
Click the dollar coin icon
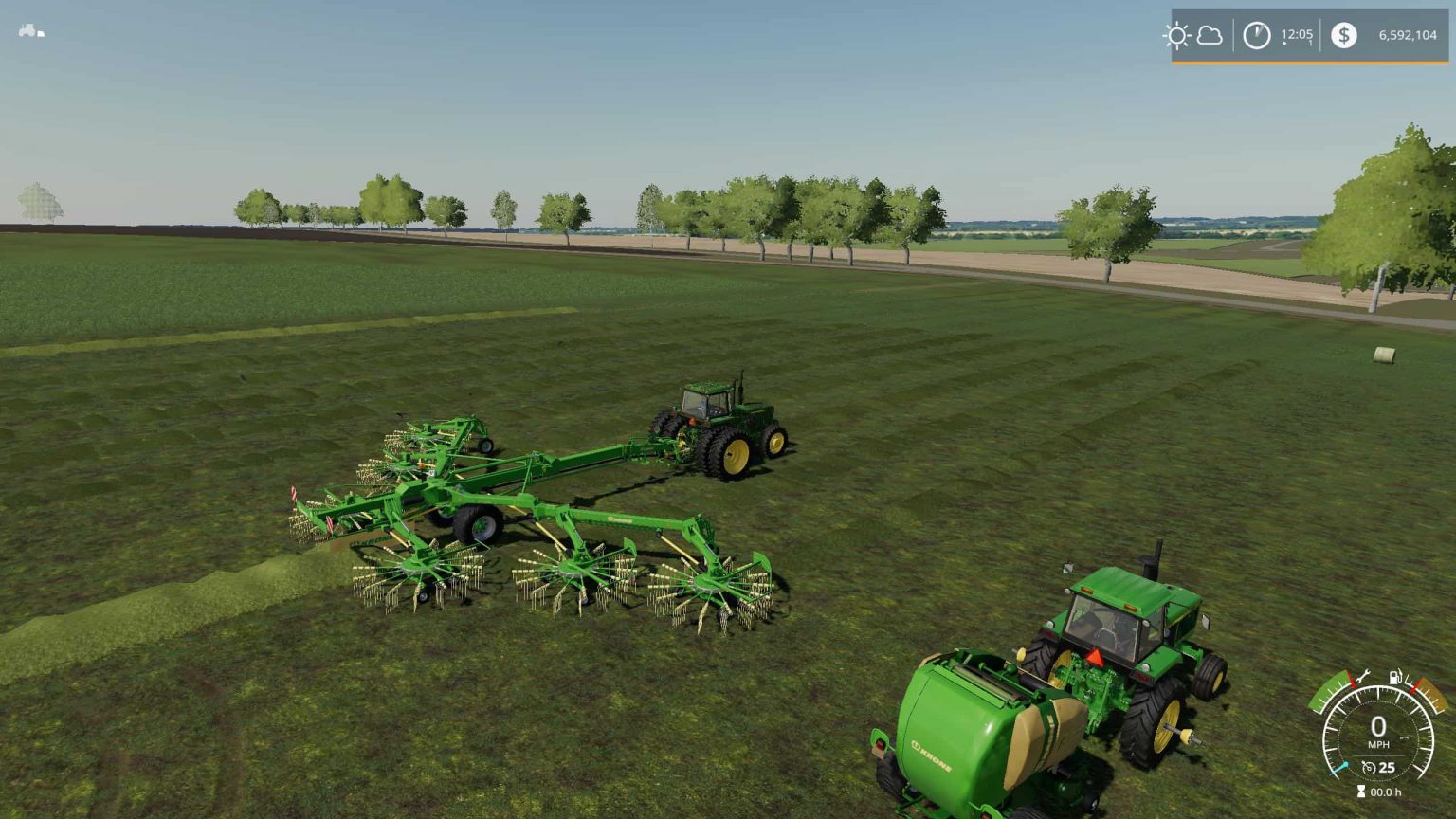(x=1343, y=35)
